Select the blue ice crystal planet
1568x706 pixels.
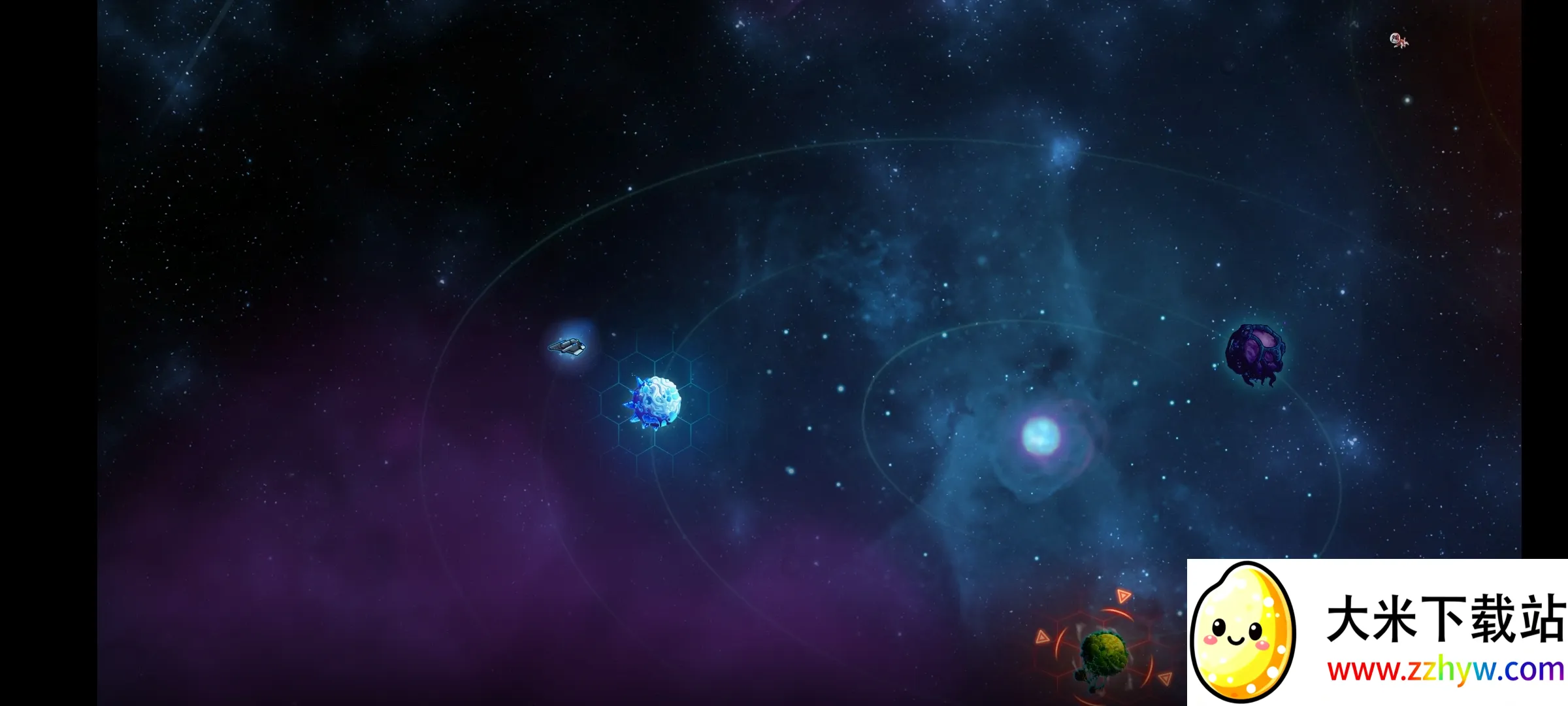tap(653, 402)
